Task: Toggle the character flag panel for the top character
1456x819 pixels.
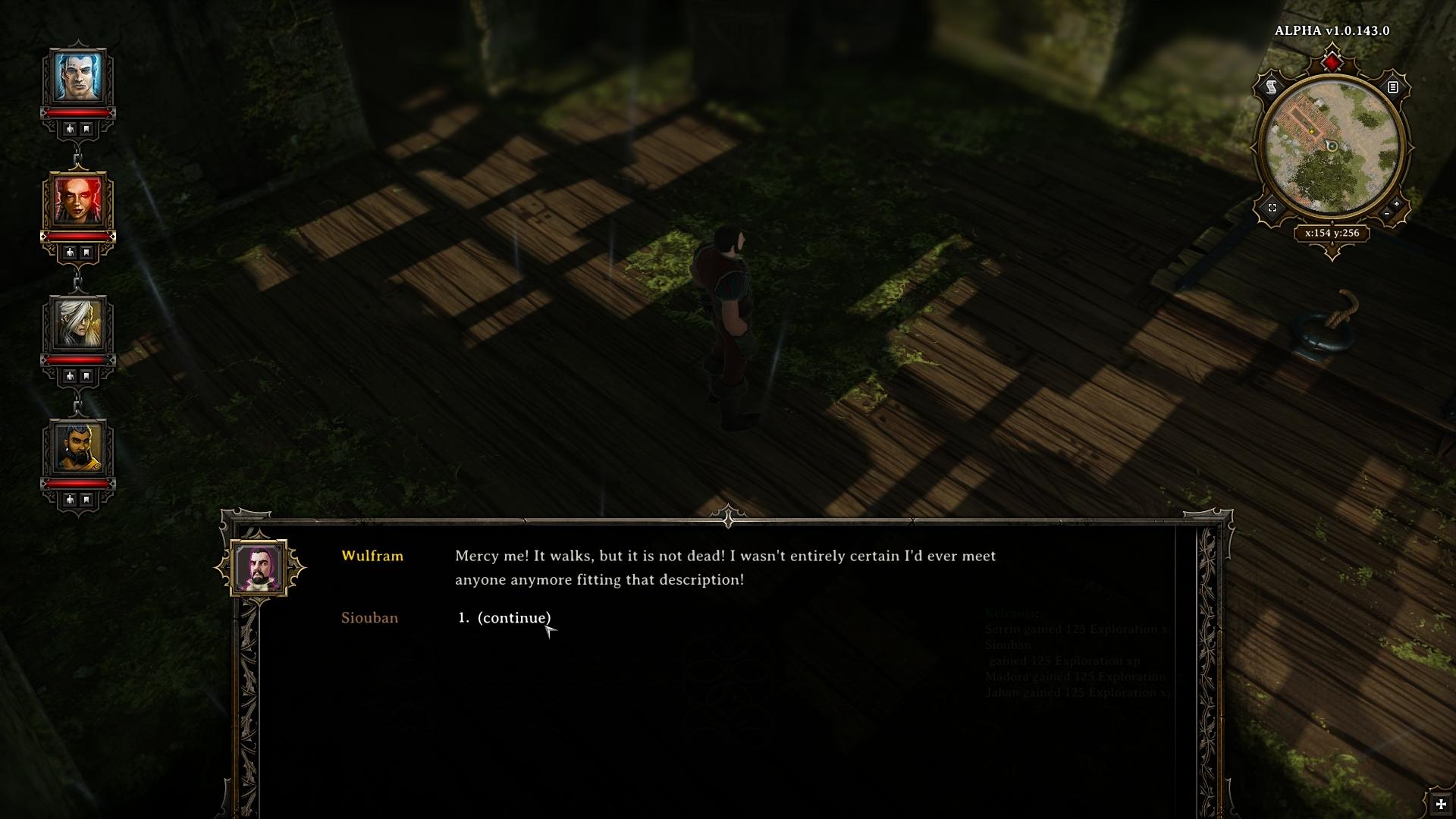Action: pos(86,128)
